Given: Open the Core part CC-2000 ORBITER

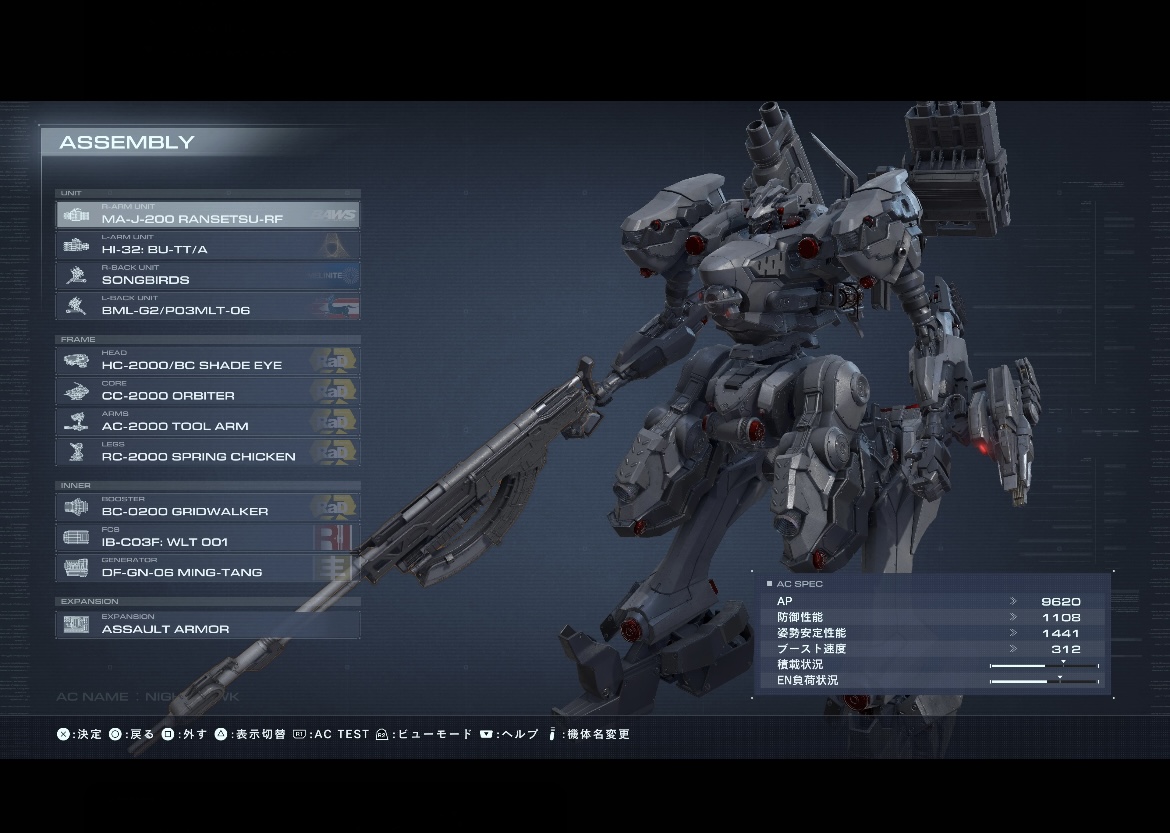Looking at the screenshot, I should click(x=208, y=392).
